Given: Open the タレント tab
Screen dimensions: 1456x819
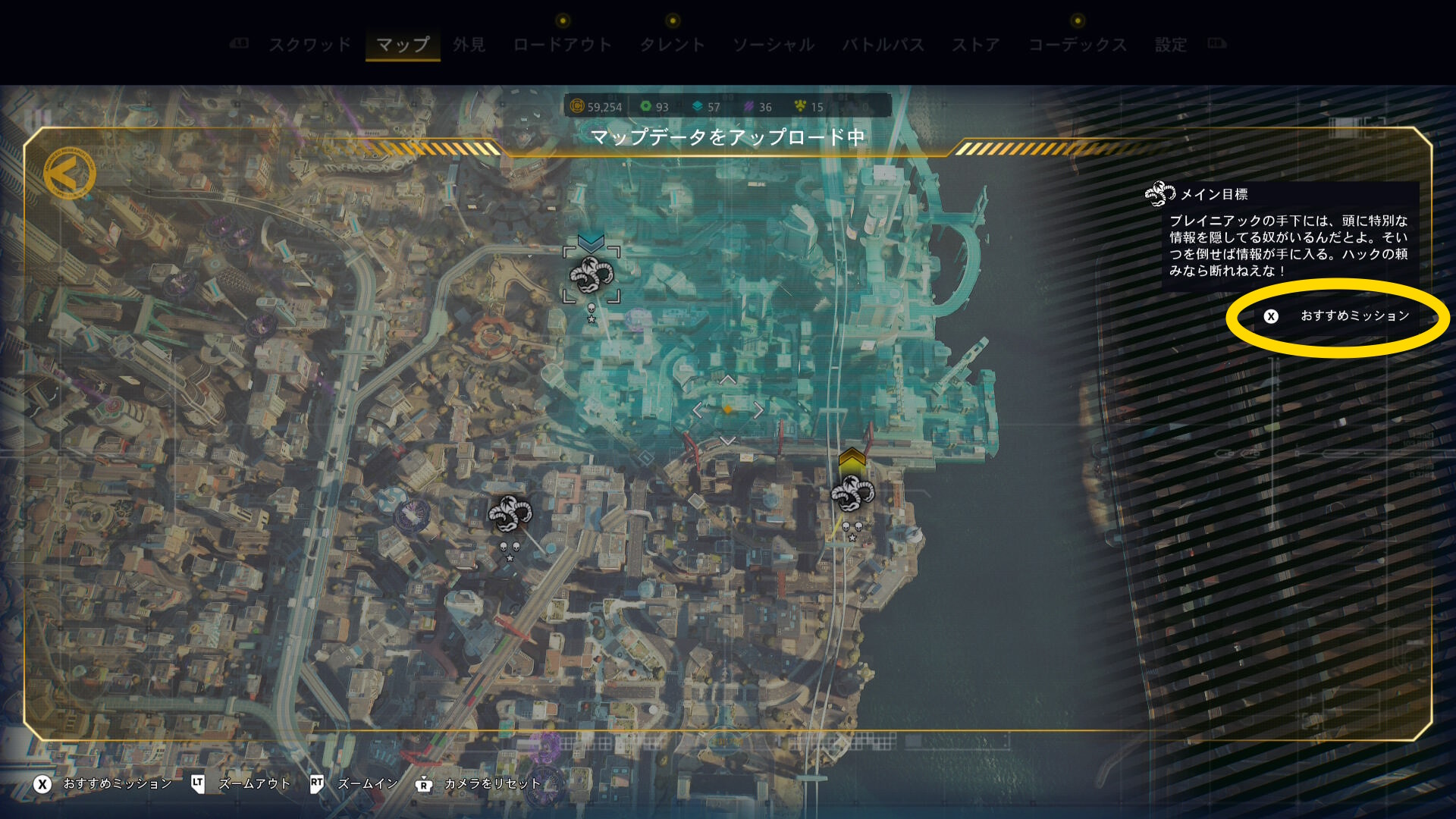Looking at the screenshot, I should pyautogui.click(x=672, y=45).
